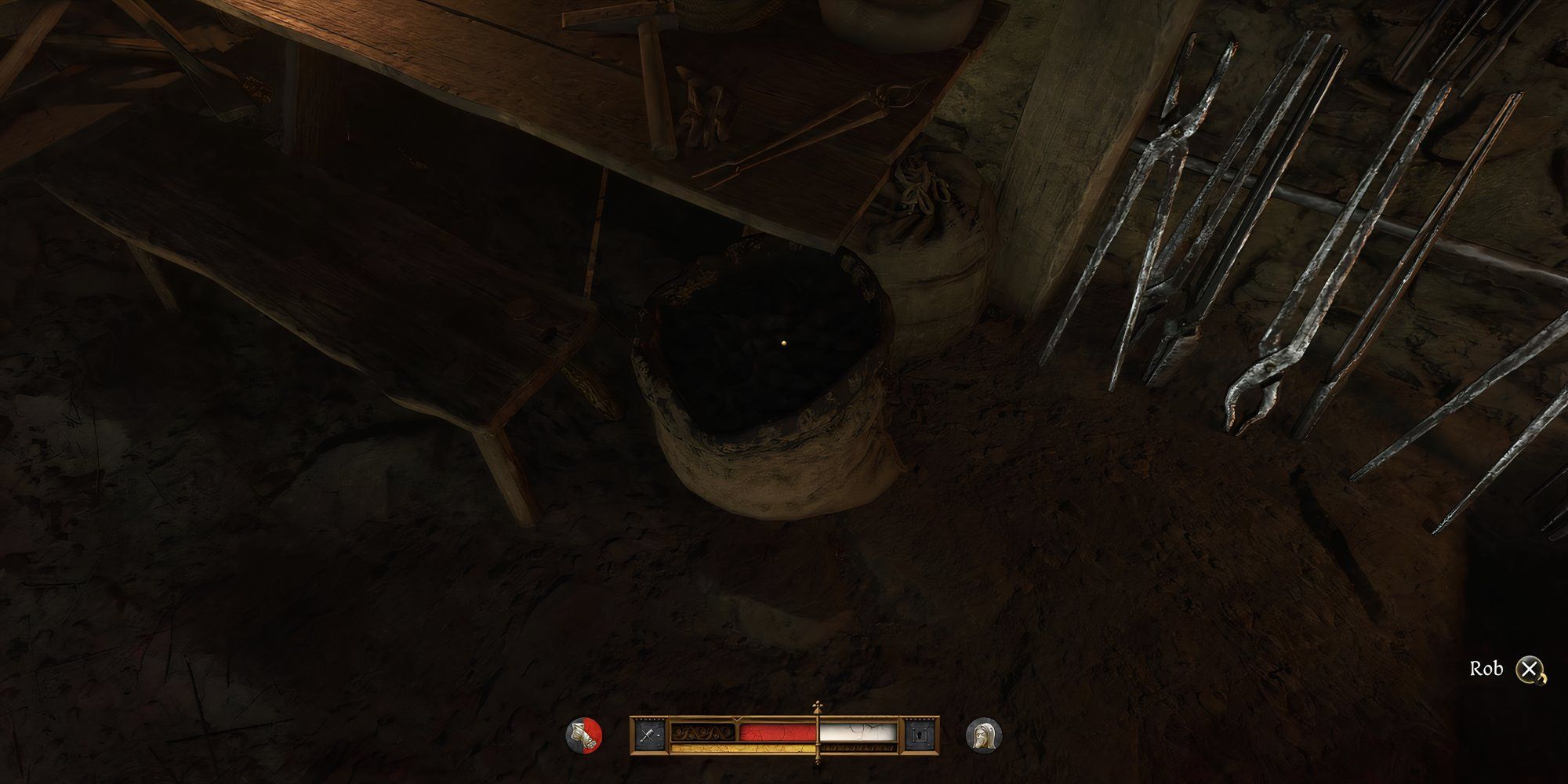Click the armored gauntlet status icon

pyautogui.click(x=584, y=736)
